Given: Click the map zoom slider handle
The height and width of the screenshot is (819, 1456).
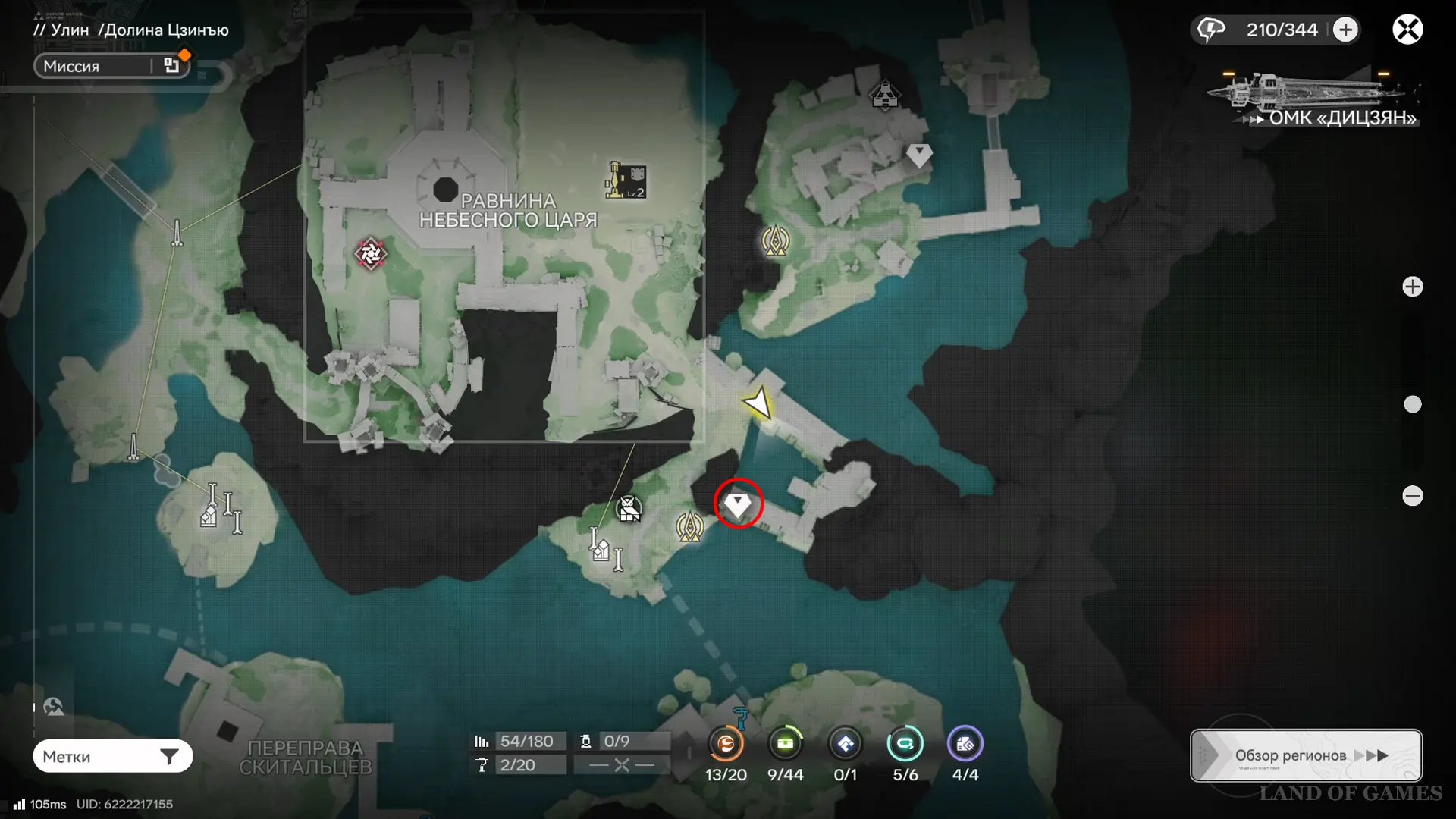Looking at the screenshot, I should 1412,404.
